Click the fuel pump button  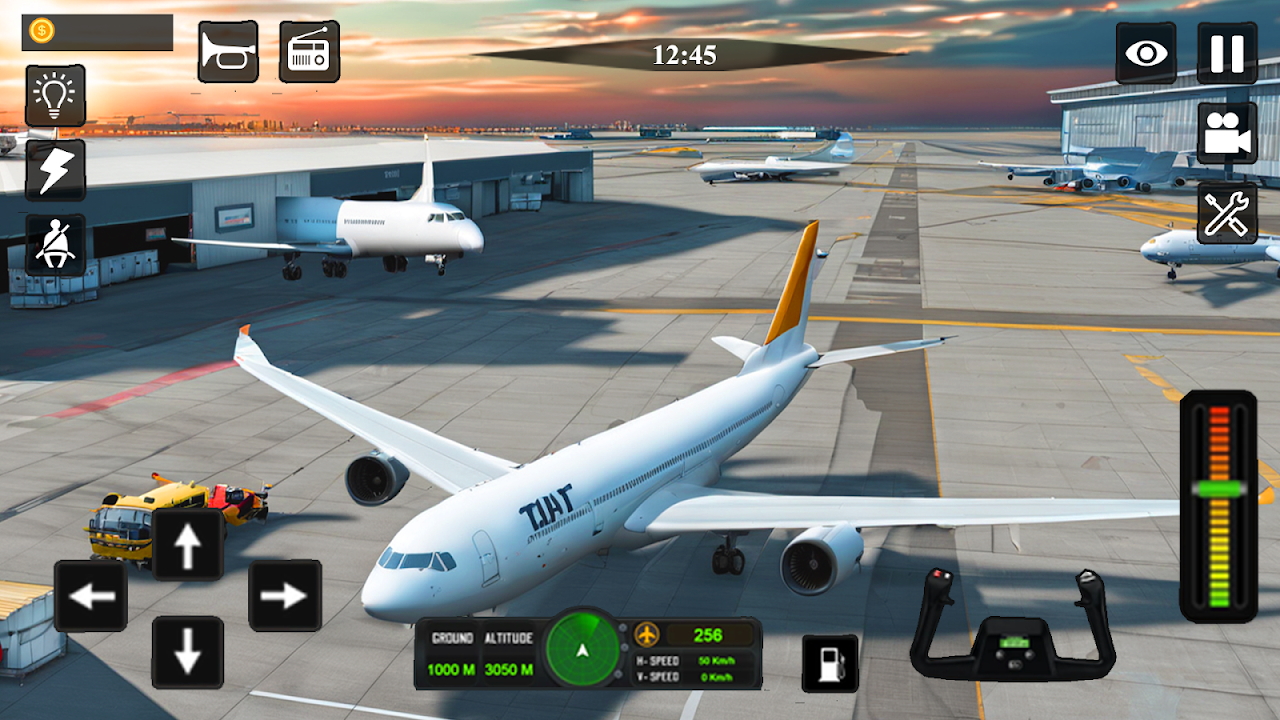(830, 663)
